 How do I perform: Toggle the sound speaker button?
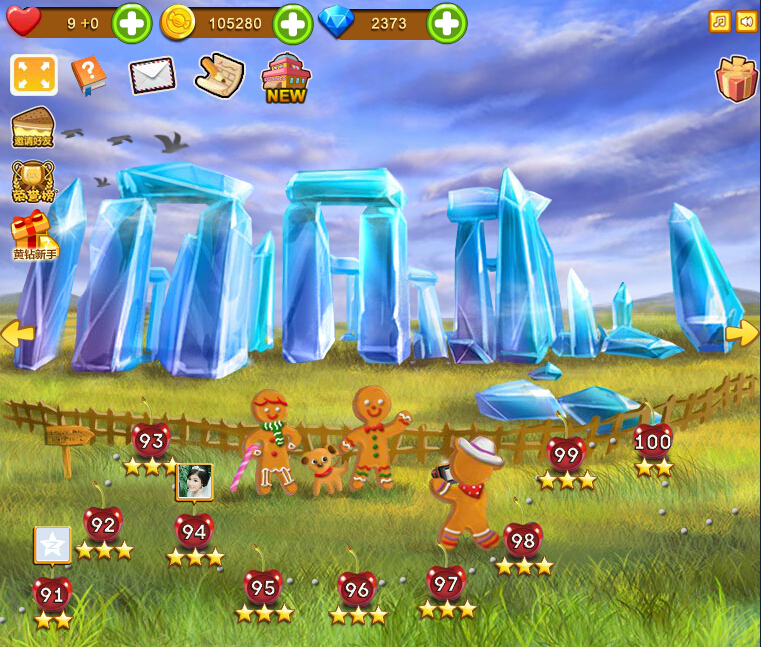click(746, 21)
